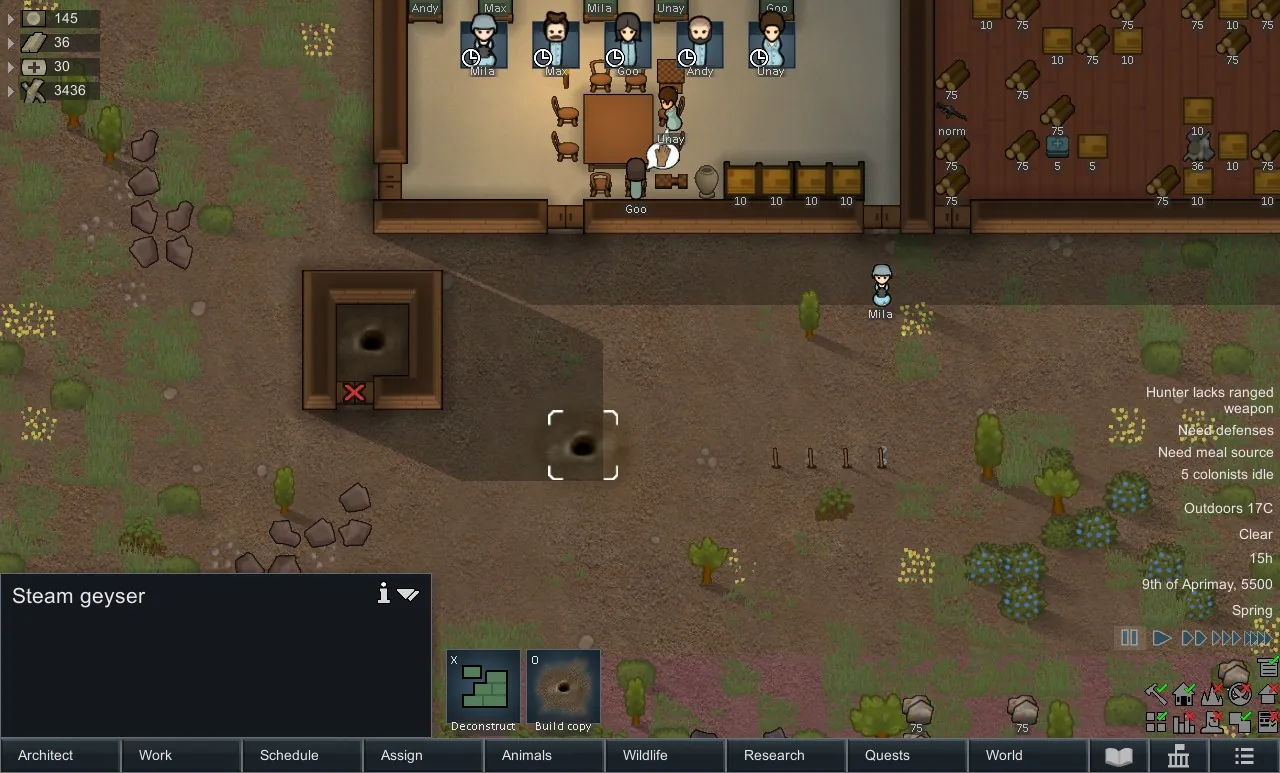Screen dimensions: 1280x773
Task: Show the Animals tab
Action: coord(544,755)
